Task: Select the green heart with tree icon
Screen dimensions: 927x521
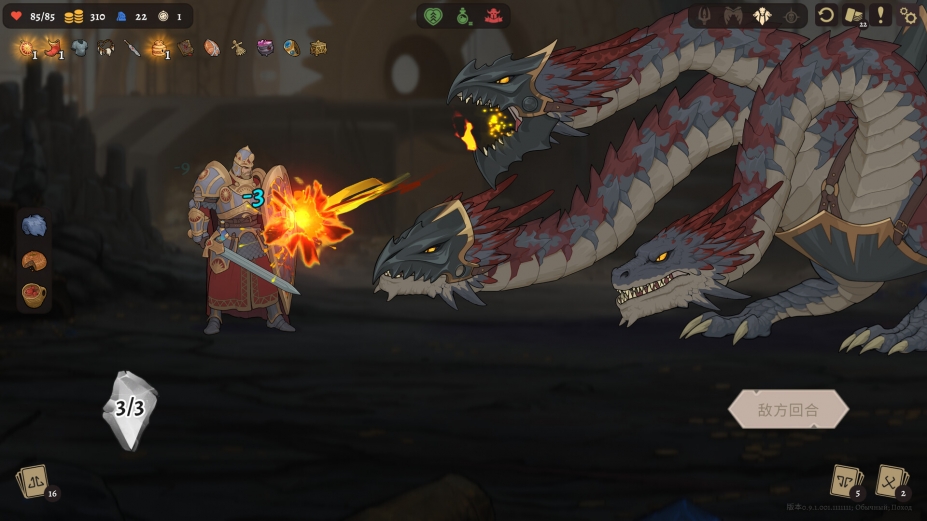Action: (x=433, y=16)
